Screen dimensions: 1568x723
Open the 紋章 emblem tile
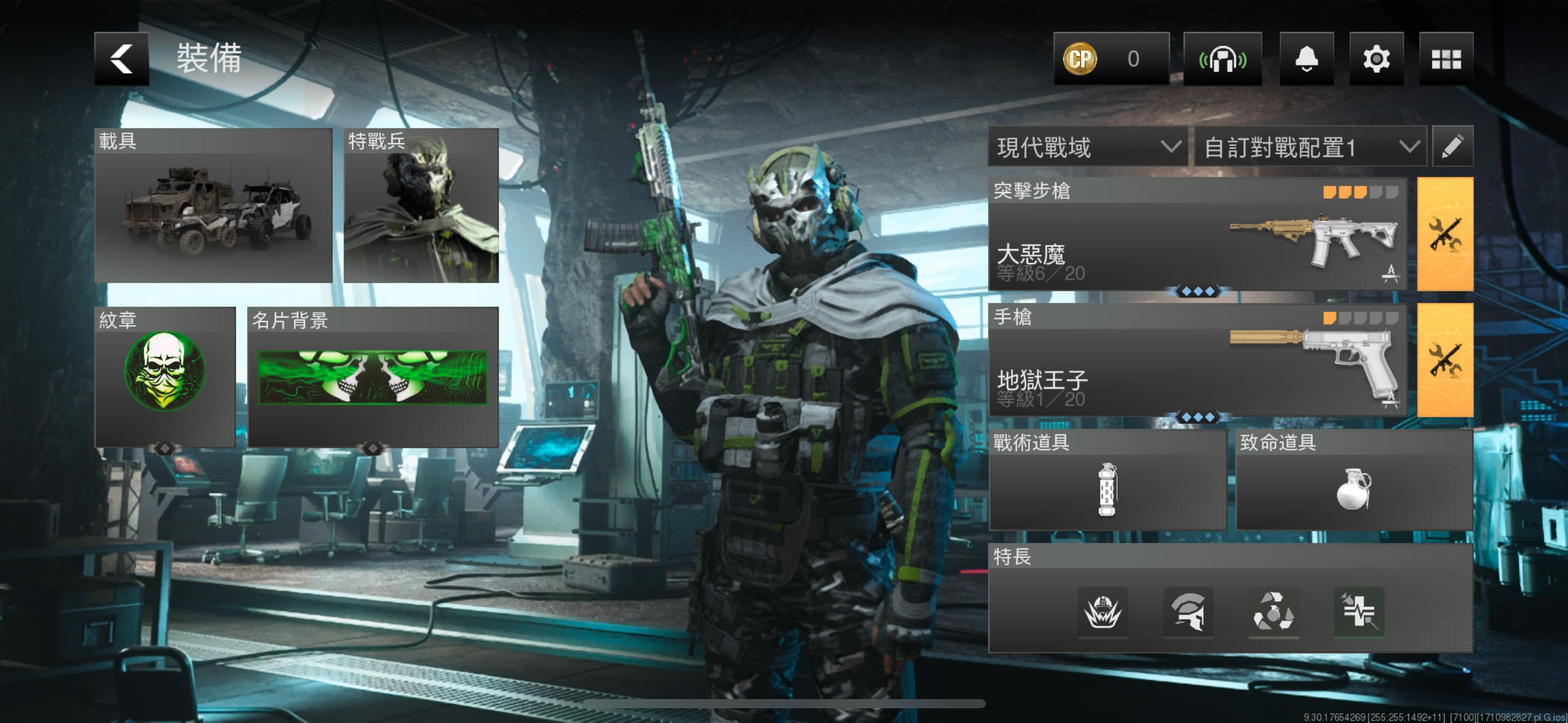(165, 377)
